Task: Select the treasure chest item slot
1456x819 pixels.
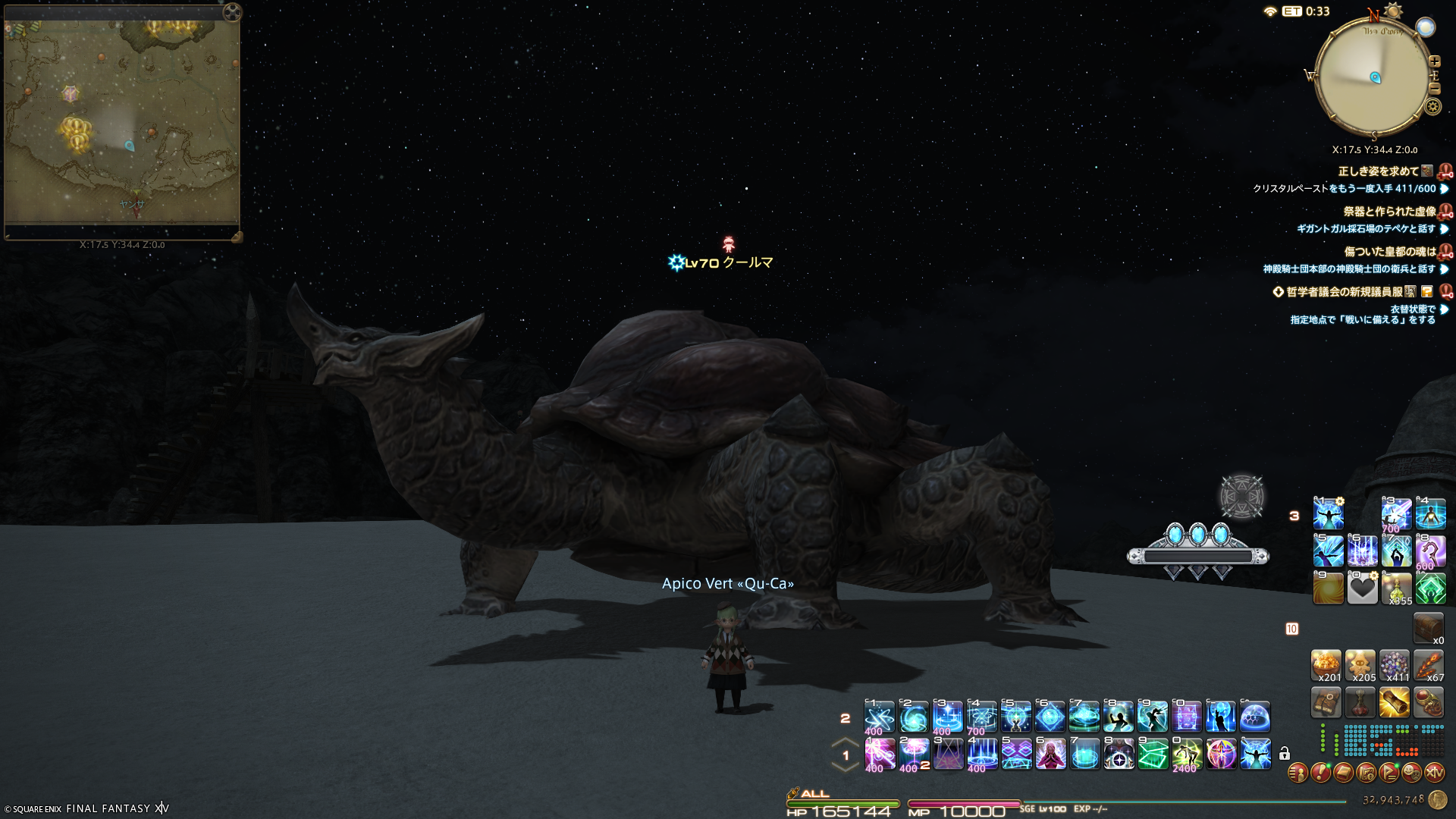Action: click(1428, 628)
